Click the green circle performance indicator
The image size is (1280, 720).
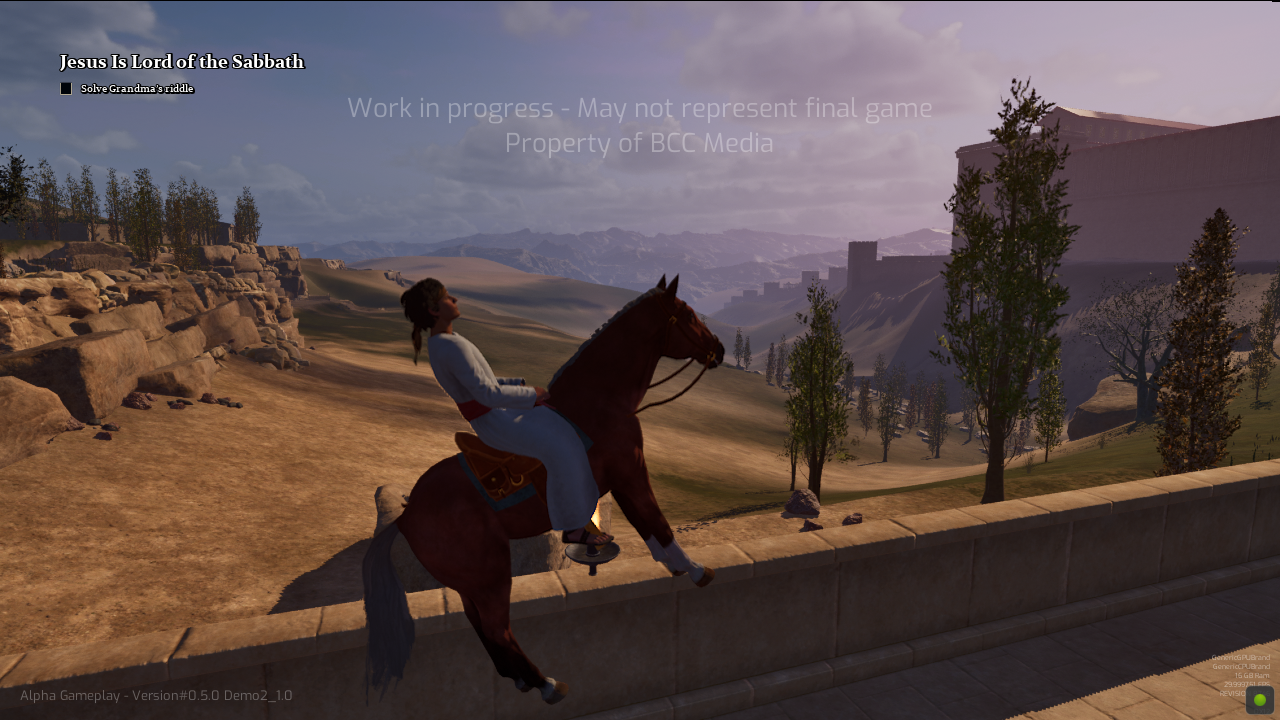1260,699
